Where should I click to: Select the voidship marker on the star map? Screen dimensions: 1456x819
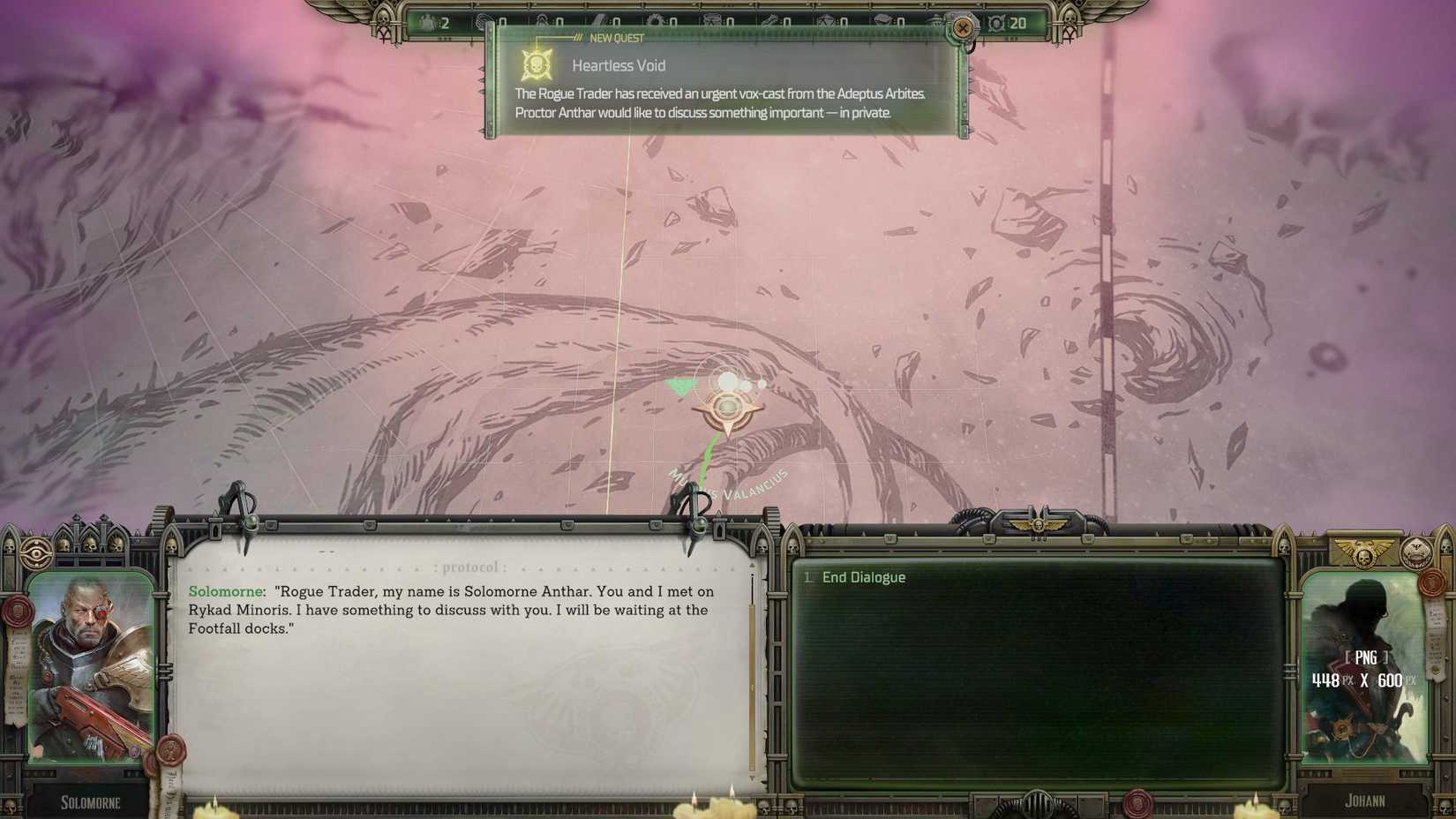pos(726,408)
